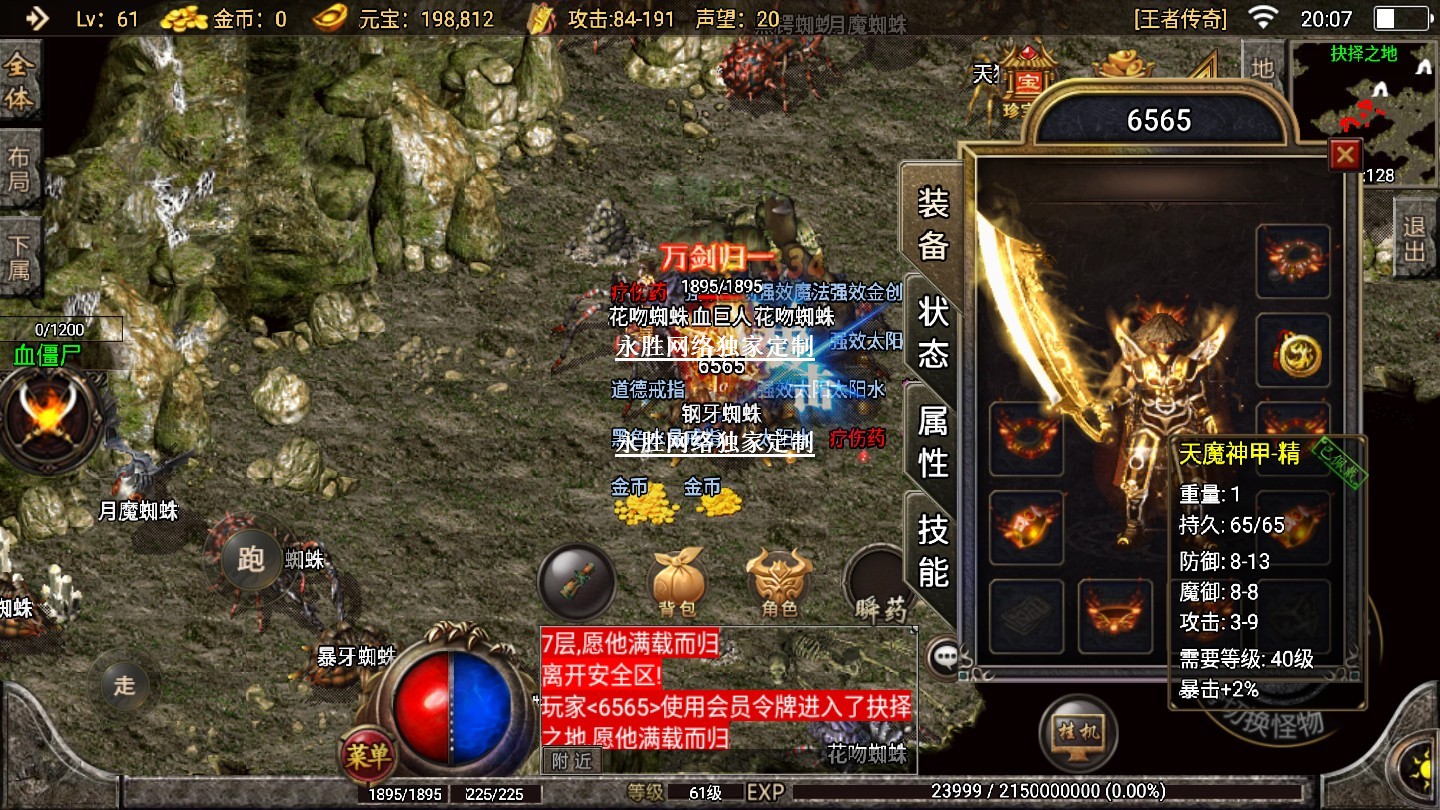Switch to the 装备 equipment tab
Screen dimensions: 1440x810
click(x=933, y=224)
